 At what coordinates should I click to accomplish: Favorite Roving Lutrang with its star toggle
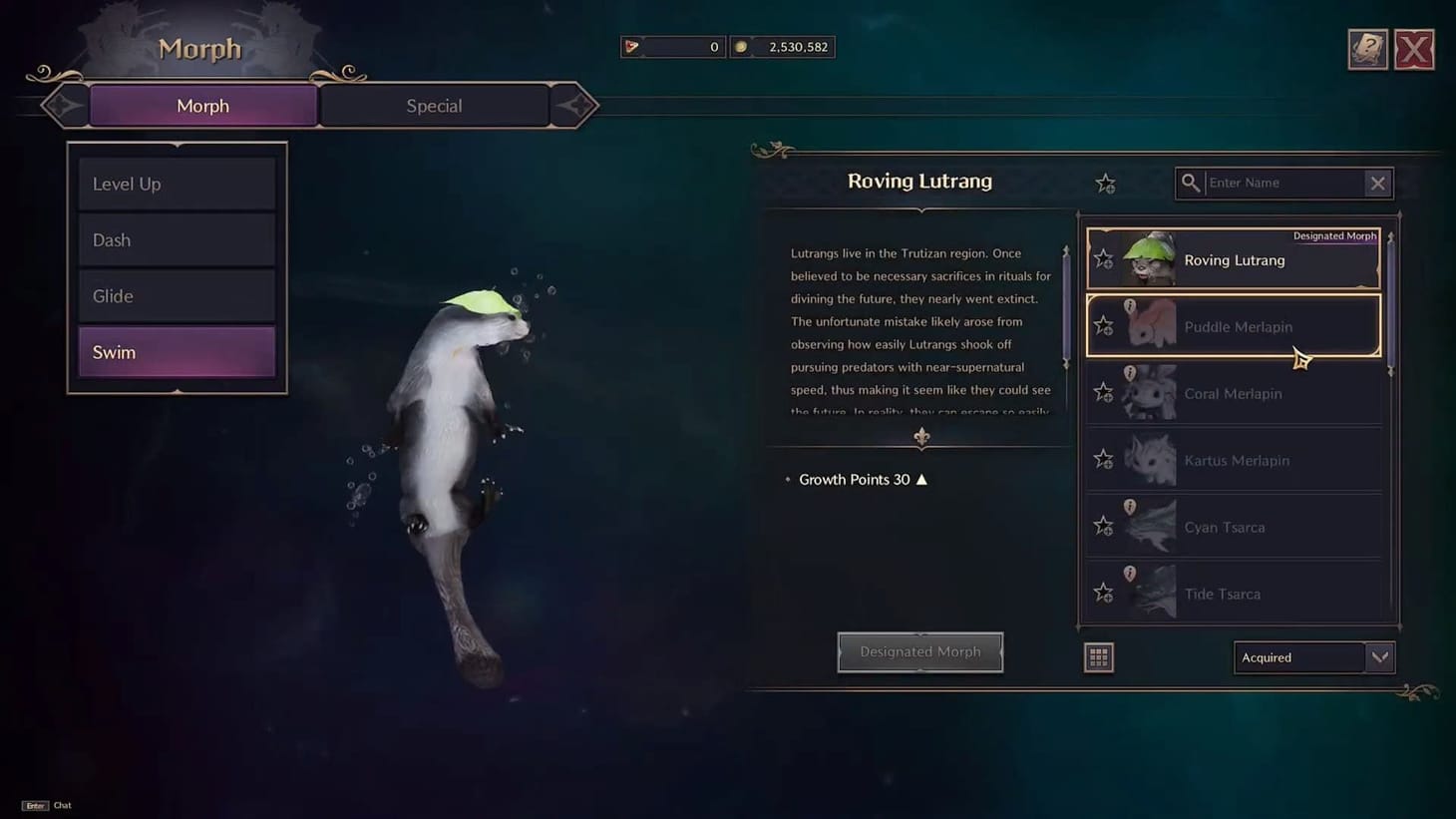(1103, 258)
